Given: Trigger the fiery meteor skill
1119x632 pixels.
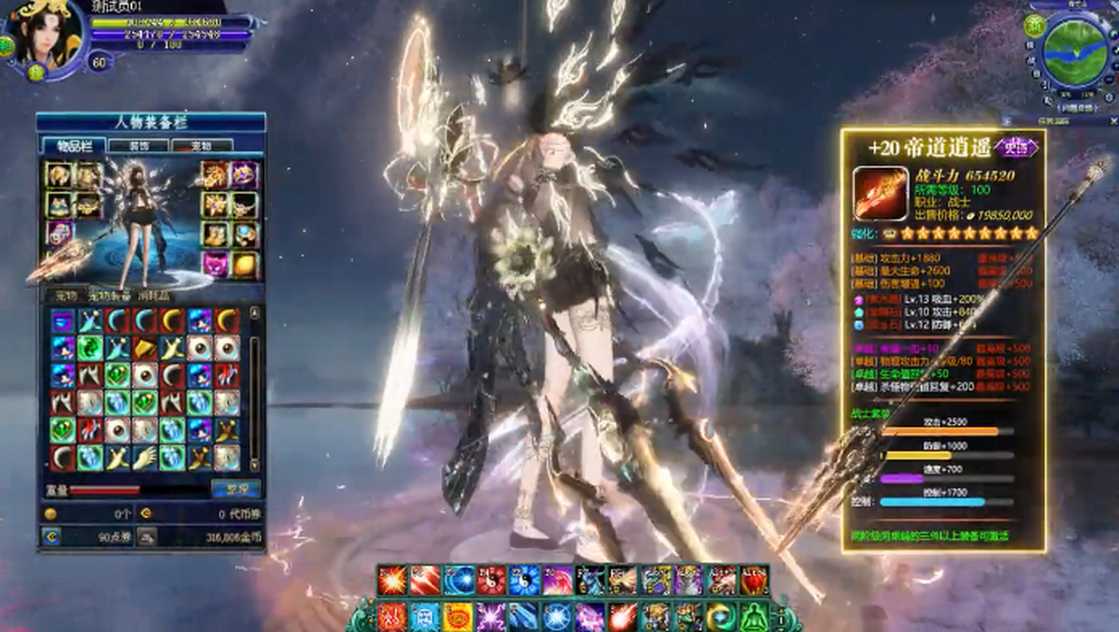Looking at the screenshot, I should pos(622,616).
